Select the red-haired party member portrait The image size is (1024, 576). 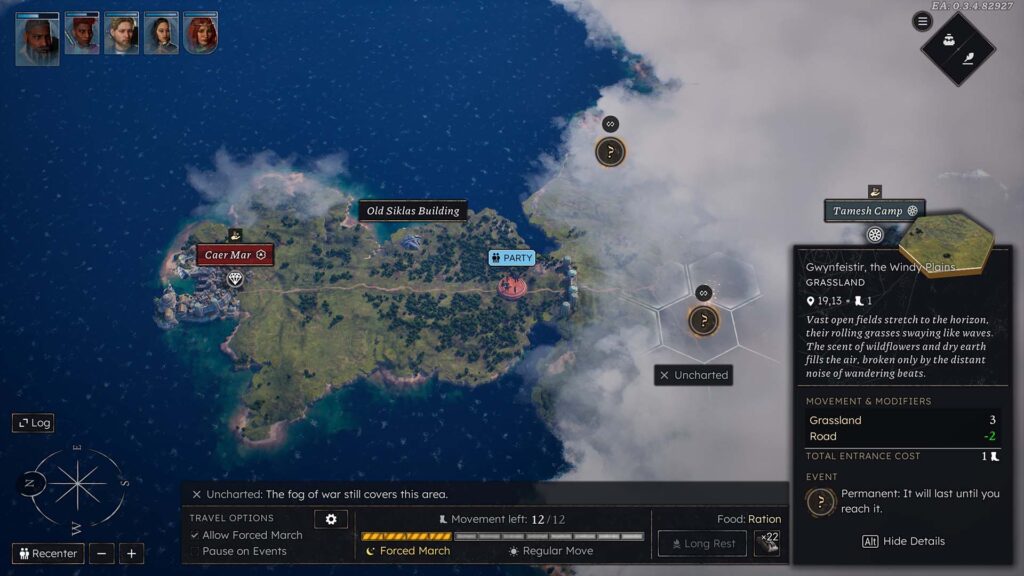[x=200, y=33]
